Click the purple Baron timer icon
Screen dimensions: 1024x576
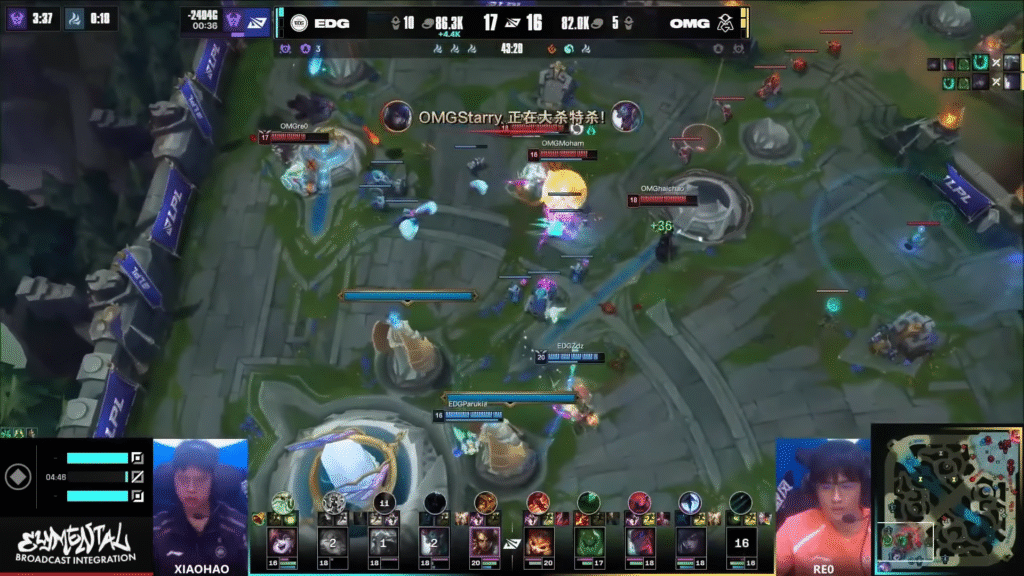[x=17, y=18]
